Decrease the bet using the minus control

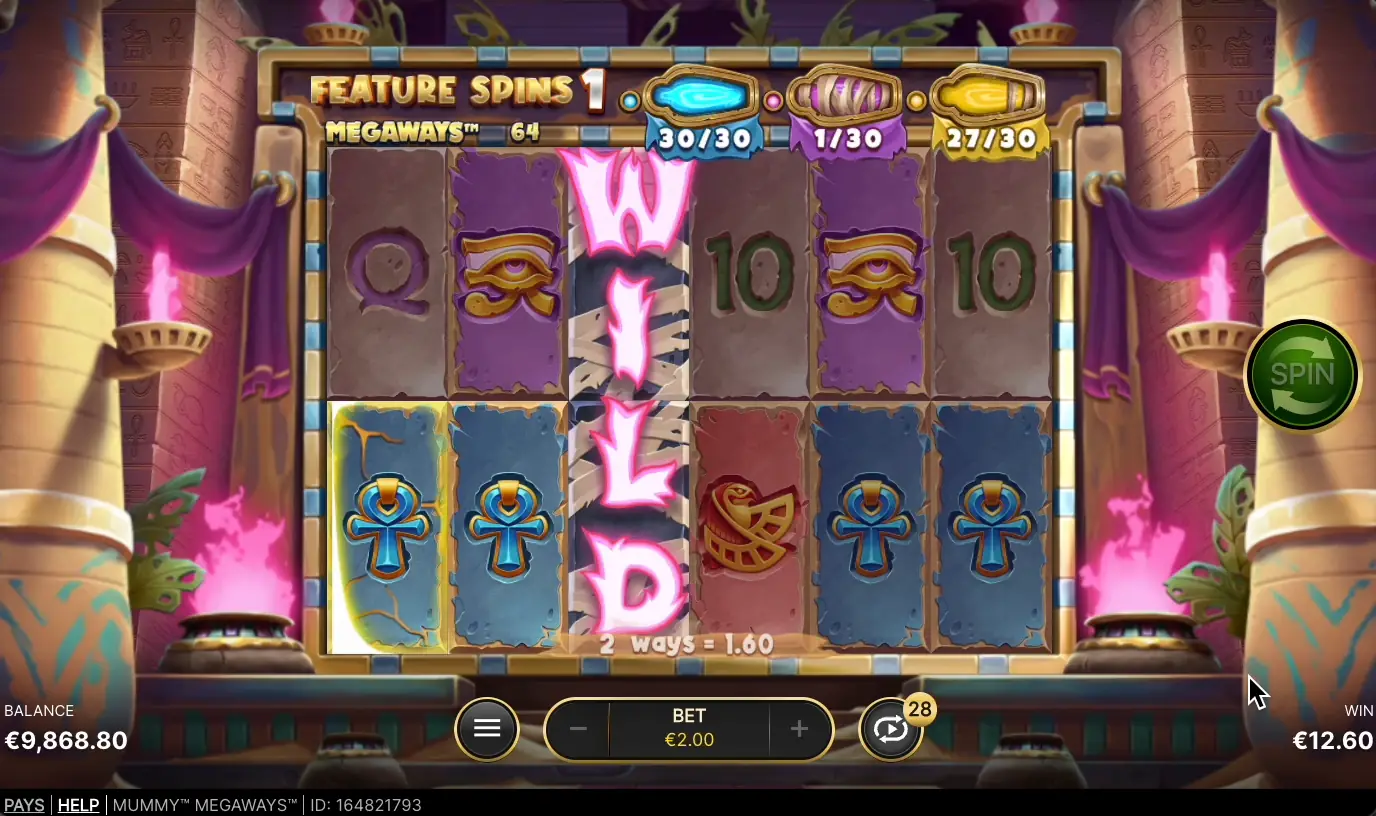(x=577, y=728)
